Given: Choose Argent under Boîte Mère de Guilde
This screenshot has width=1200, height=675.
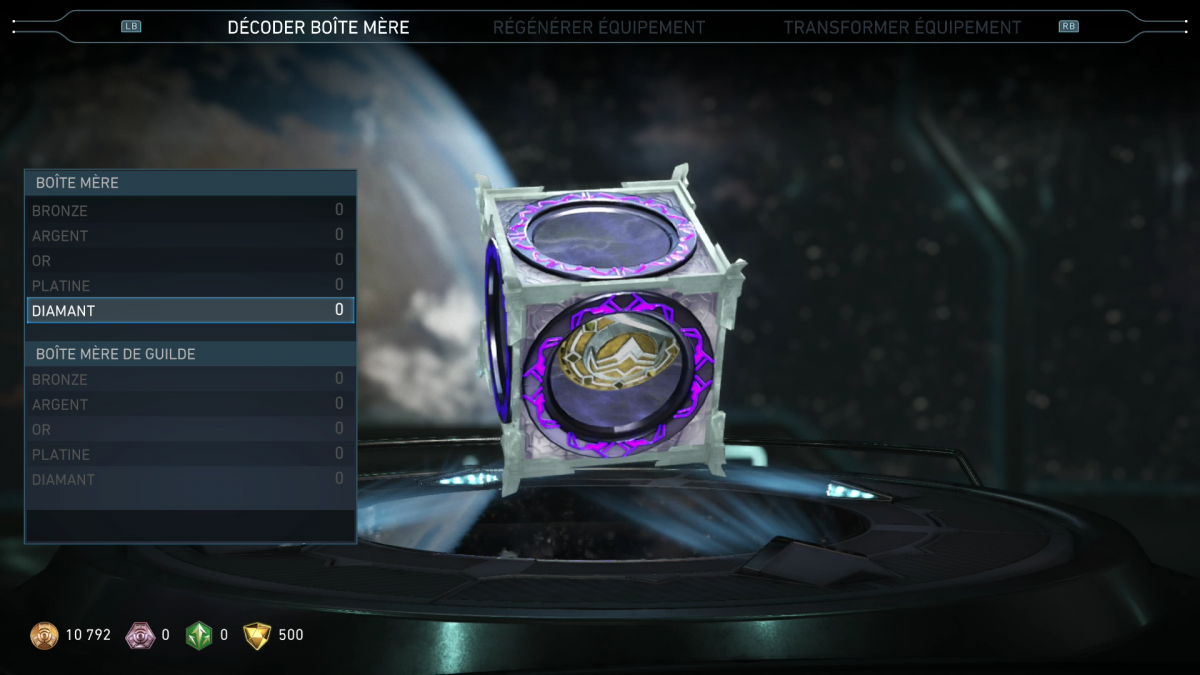Looking at the screenshot, I should (x=190, y=405).
